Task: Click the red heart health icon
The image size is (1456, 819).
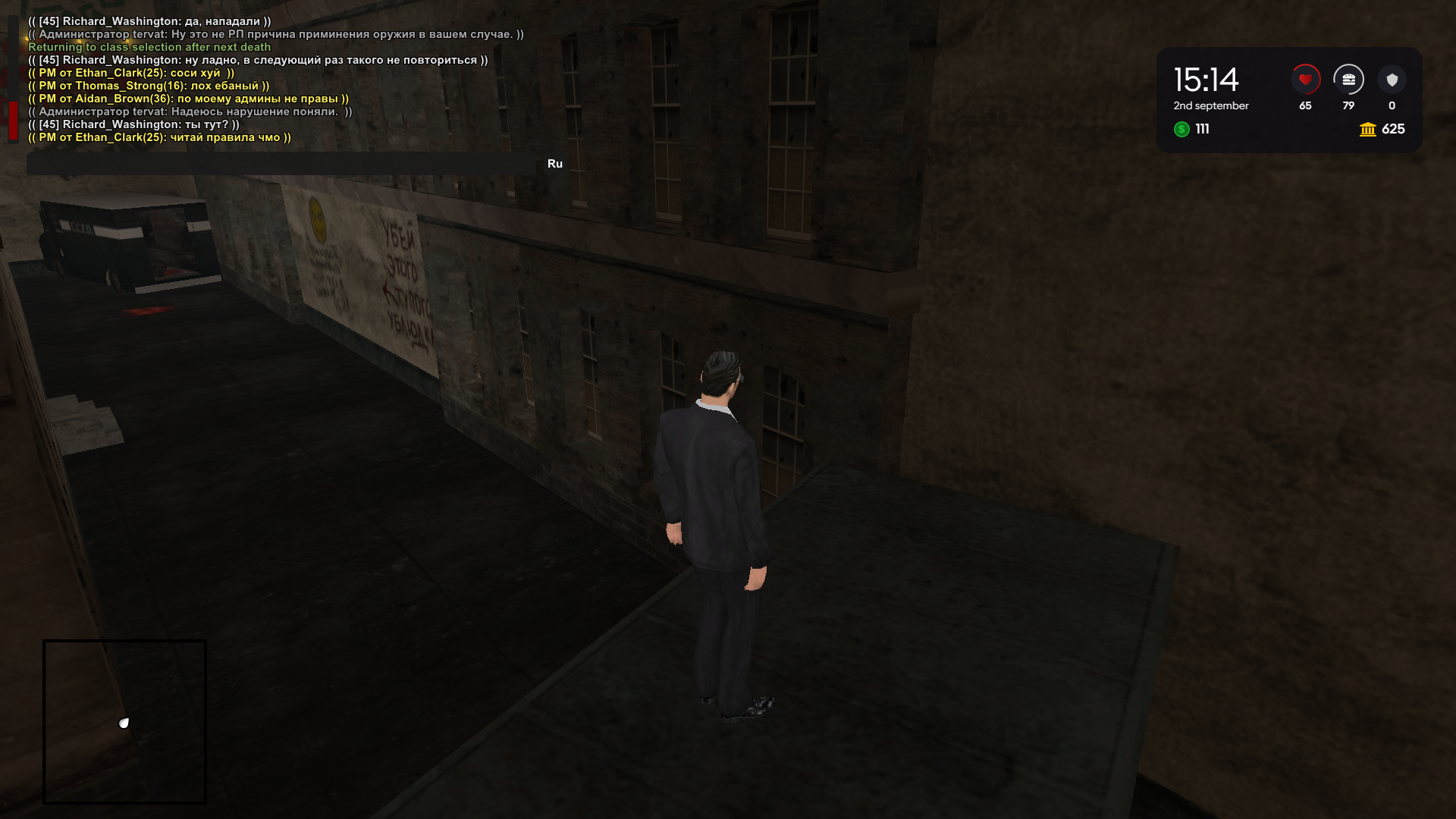Action: tap(1306, 79)
